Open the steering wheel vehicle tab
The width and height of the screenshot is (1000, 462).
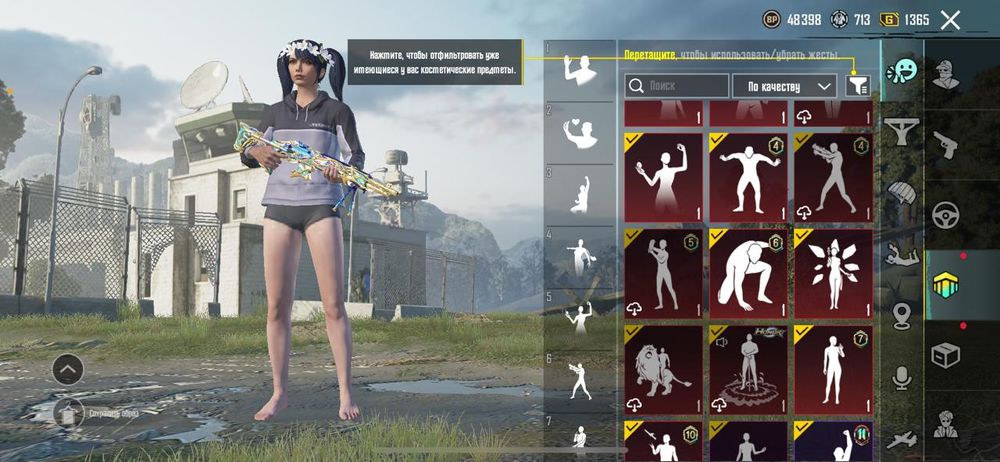pos(945,214)
